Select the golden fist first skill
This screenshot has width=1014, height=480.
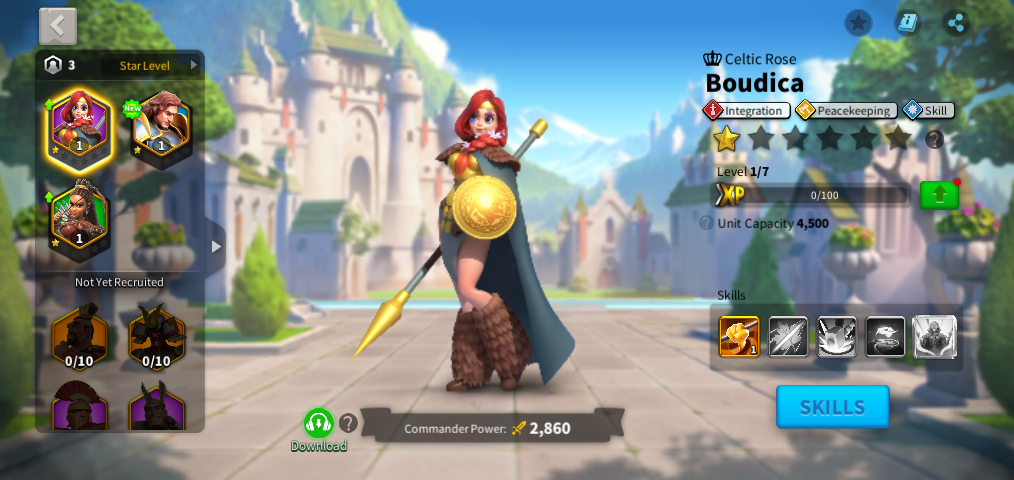(739, 337)
